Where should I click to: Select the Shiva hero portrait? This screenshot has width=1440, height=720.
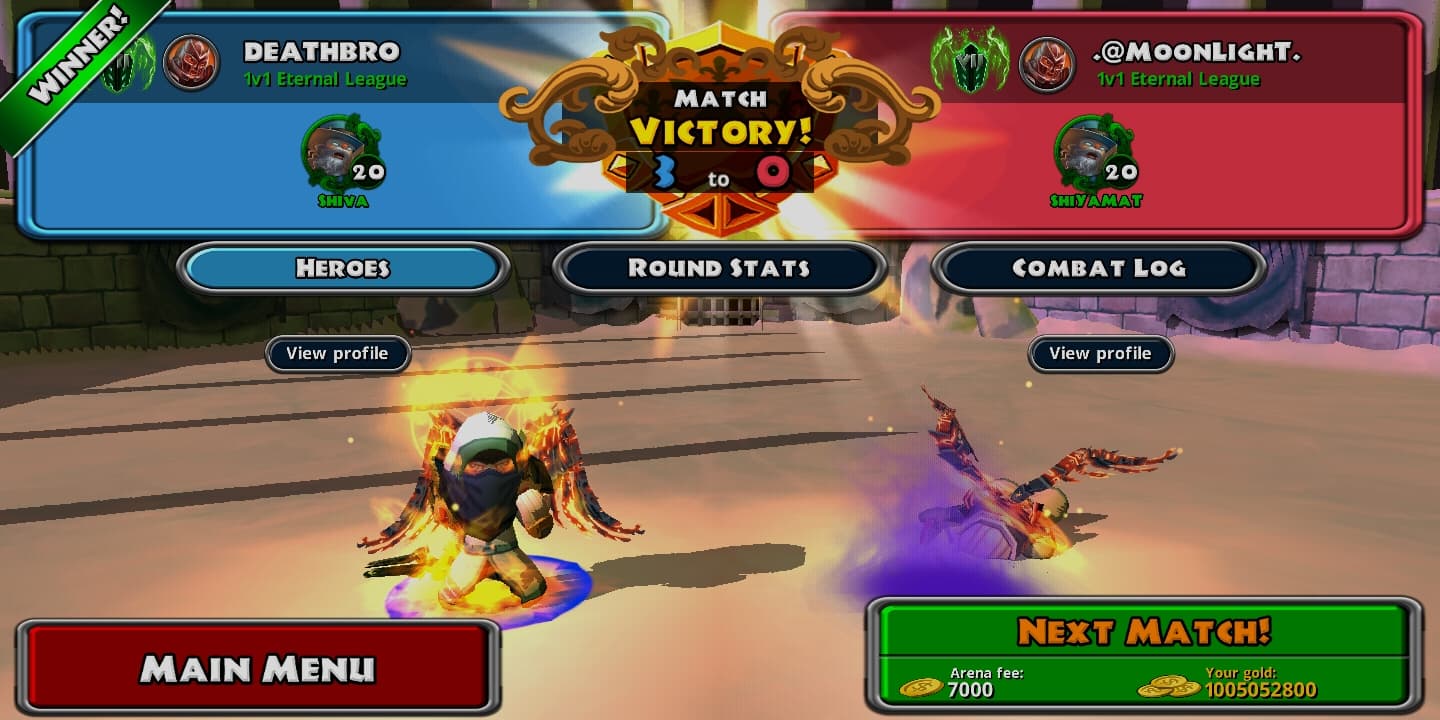coord(334,154)
